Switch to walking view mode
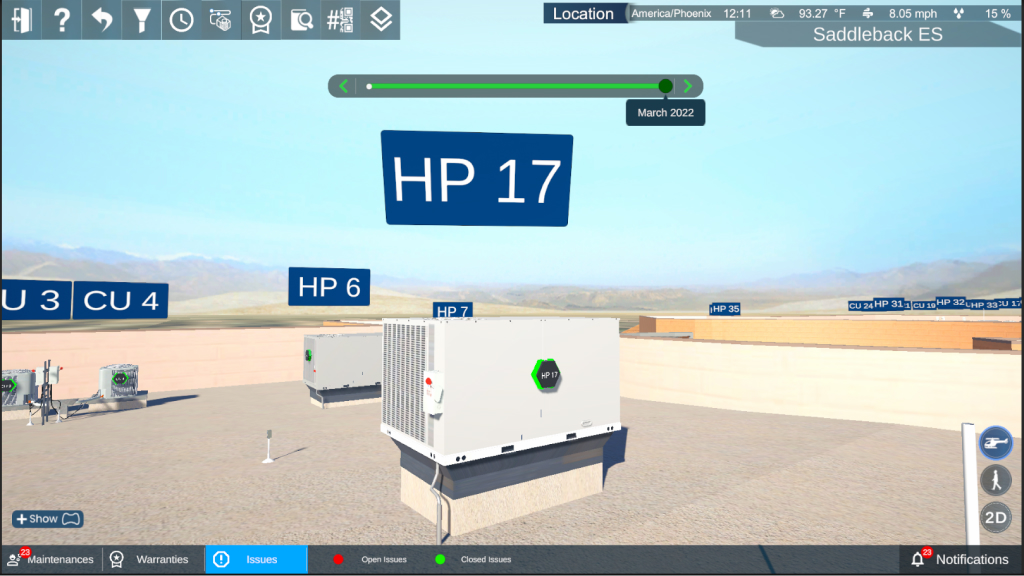This screenshot has height=576, width=1024. click(995, 479)
